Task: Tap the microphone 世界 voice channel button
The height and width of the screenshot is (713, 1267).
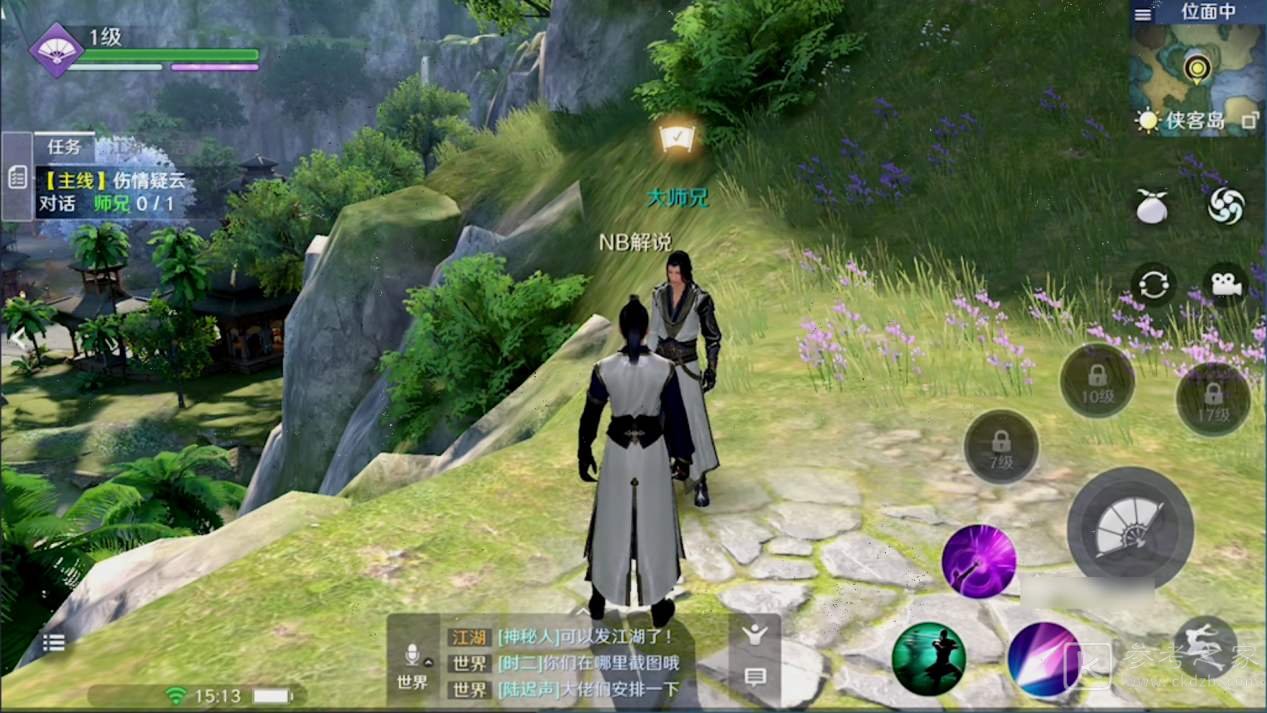Action: 412,663
